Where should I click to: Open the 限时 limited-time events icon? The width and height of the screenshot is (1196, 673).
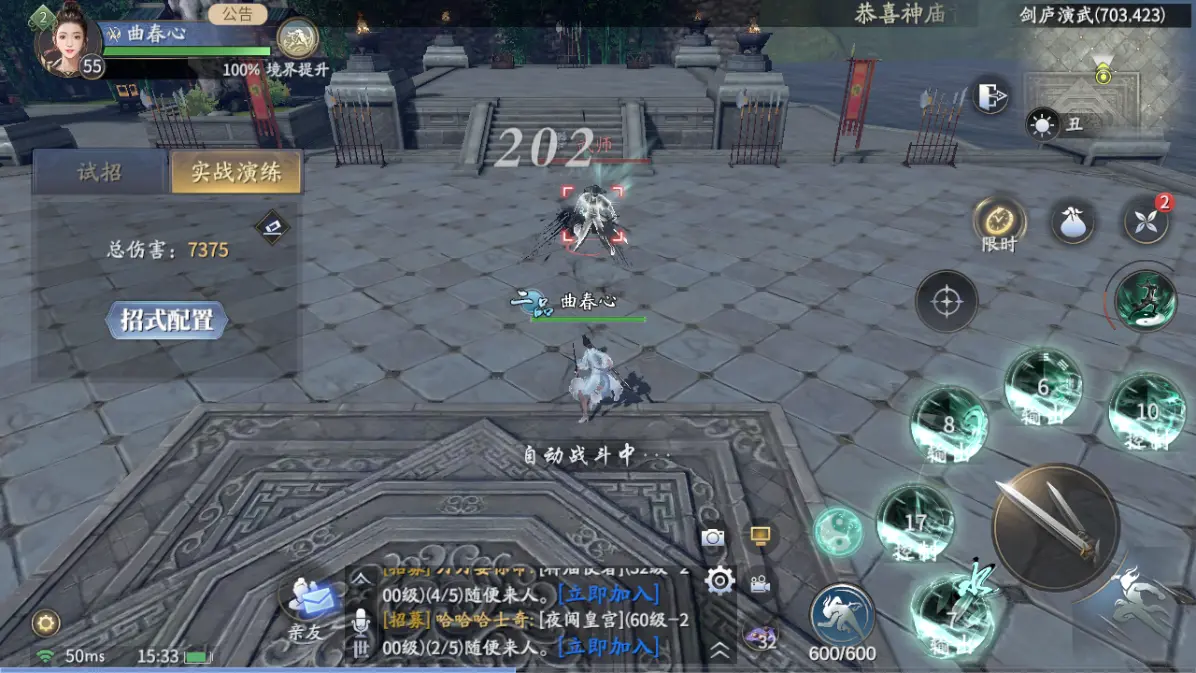click(x=999, y=220)
